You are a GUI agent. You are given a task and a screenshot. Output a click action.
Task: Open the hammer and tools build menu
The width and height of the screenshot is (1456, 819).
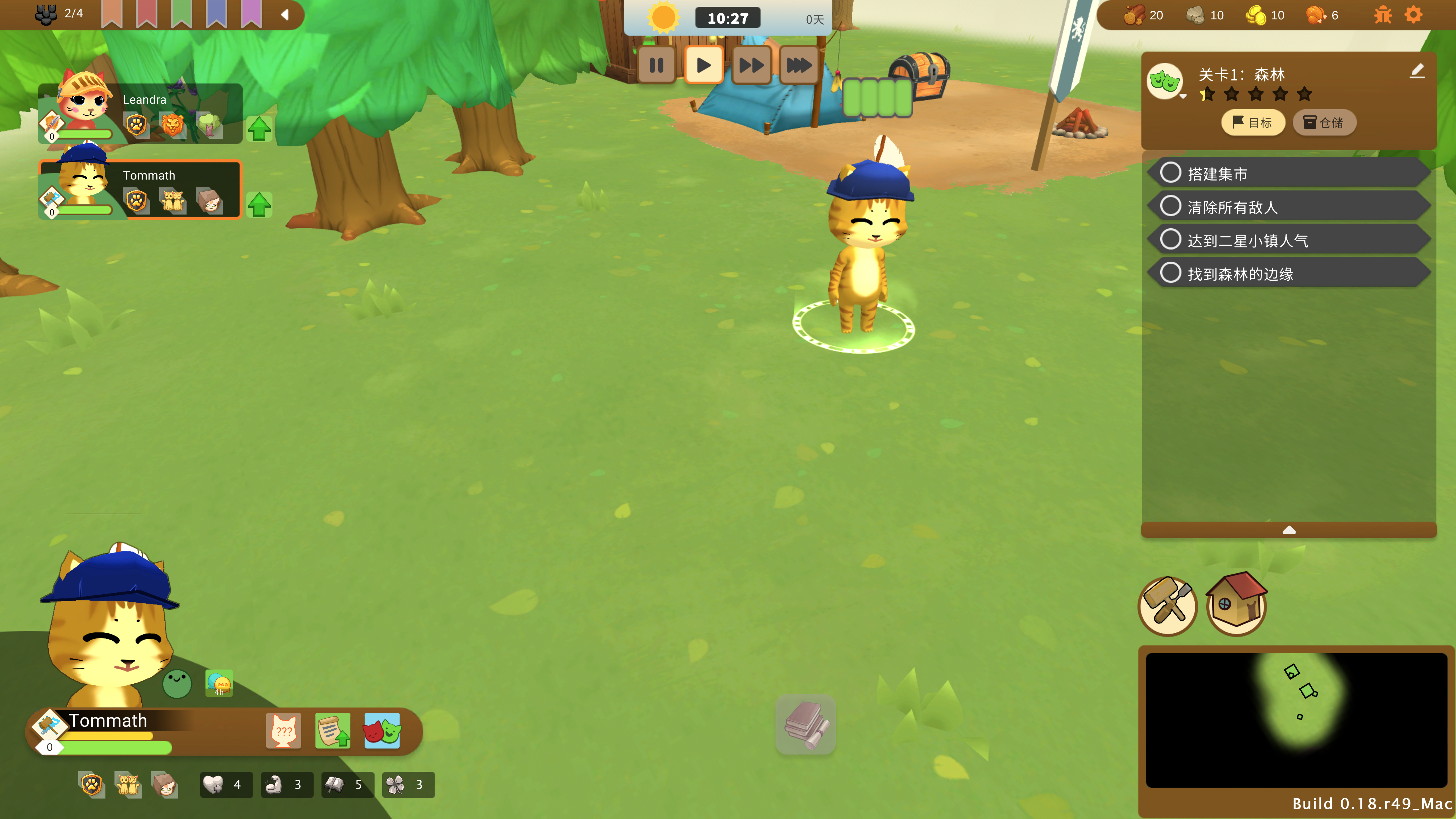click(x=1167, y=606)
